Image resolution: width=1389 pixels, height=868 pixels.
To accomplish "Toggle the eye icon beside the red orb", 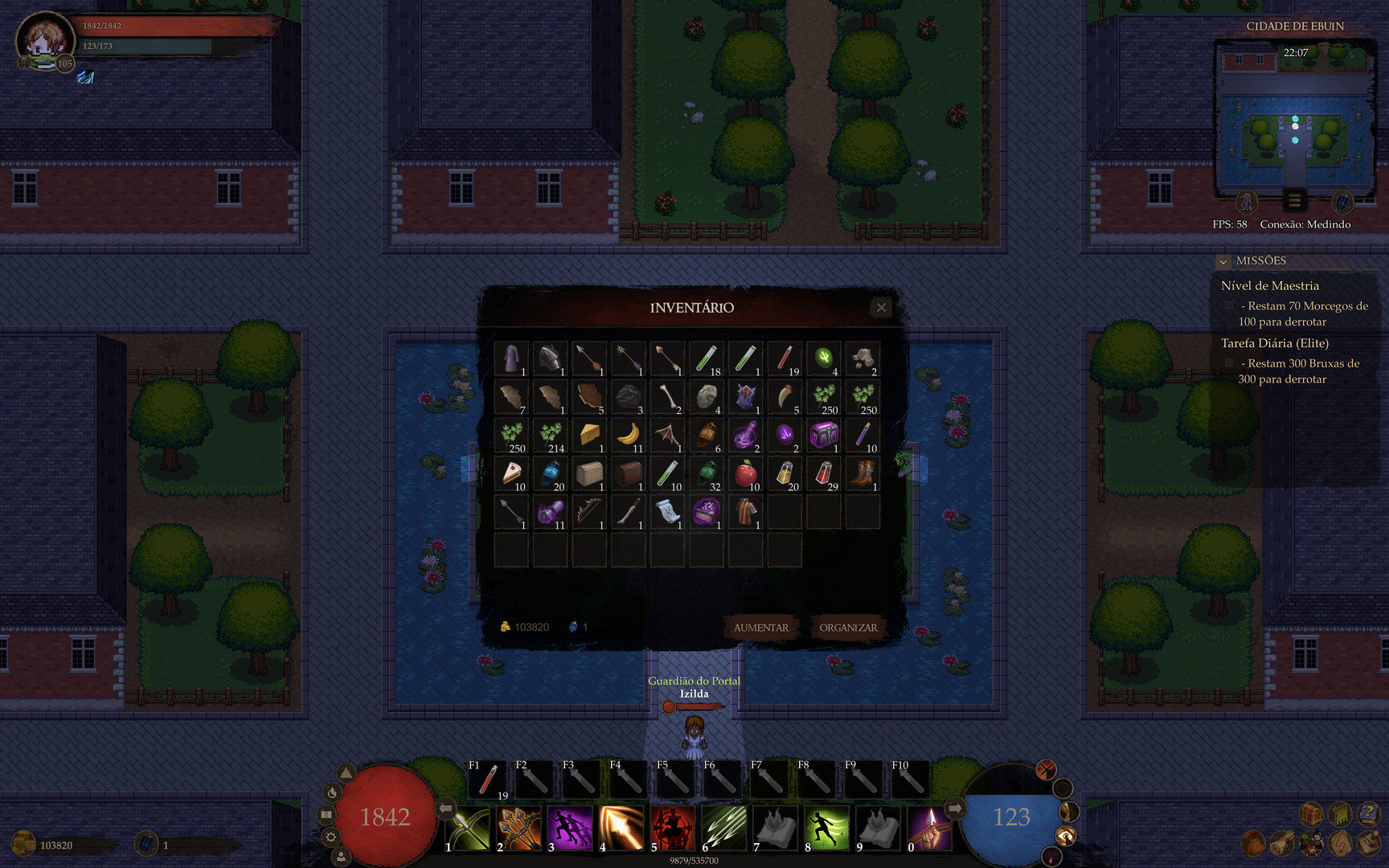I will coord(1066,836).
